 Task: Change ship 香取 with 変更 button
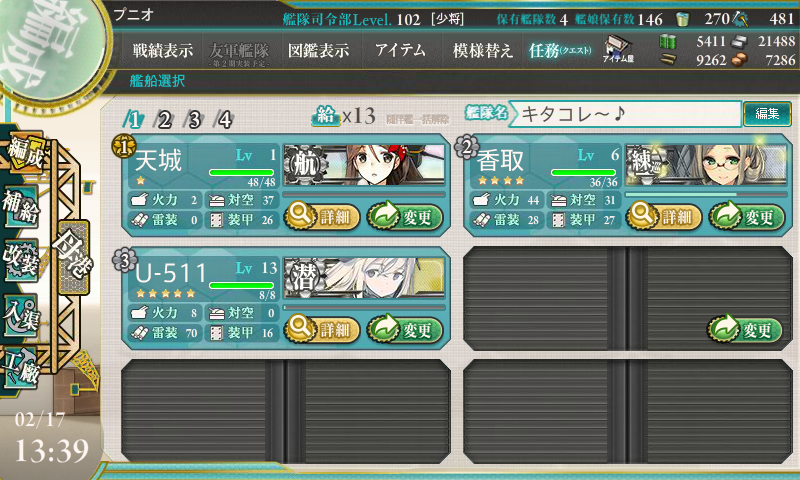pos(747,215)
